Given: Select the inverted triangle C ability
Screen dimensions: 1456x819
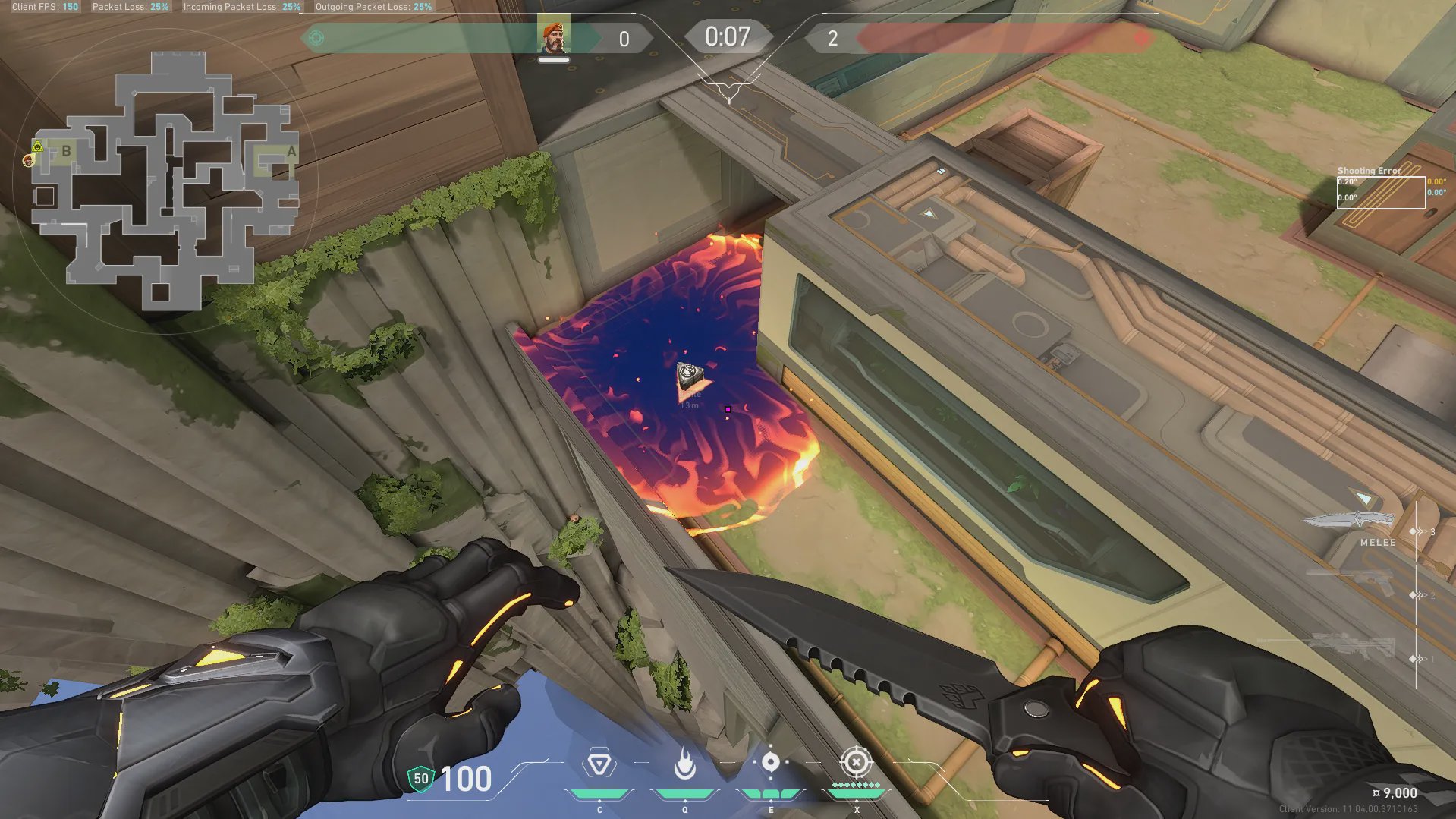Looking at the screenshot, I should (599, 764).
